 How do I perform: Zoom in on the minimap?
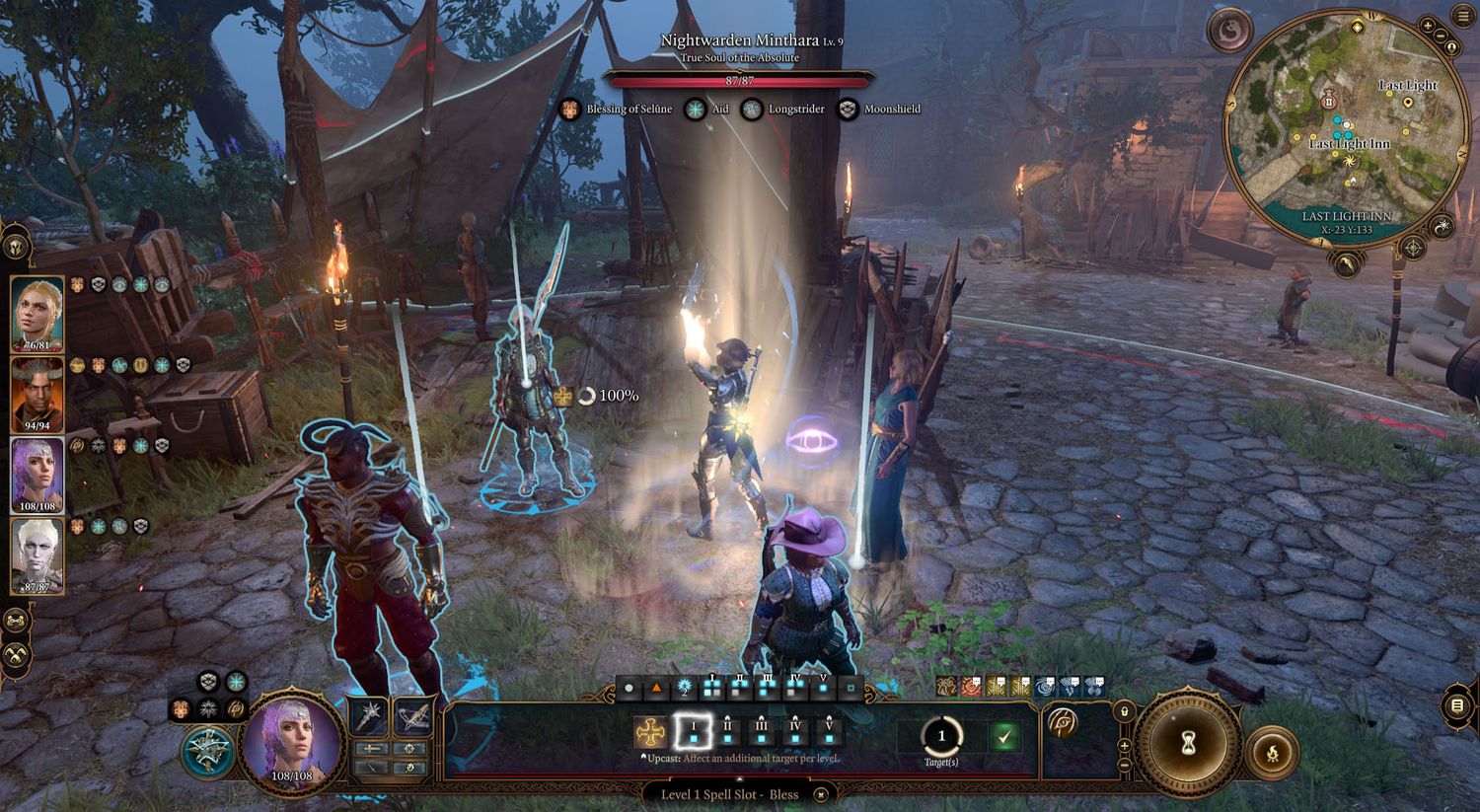(1427, 25)
